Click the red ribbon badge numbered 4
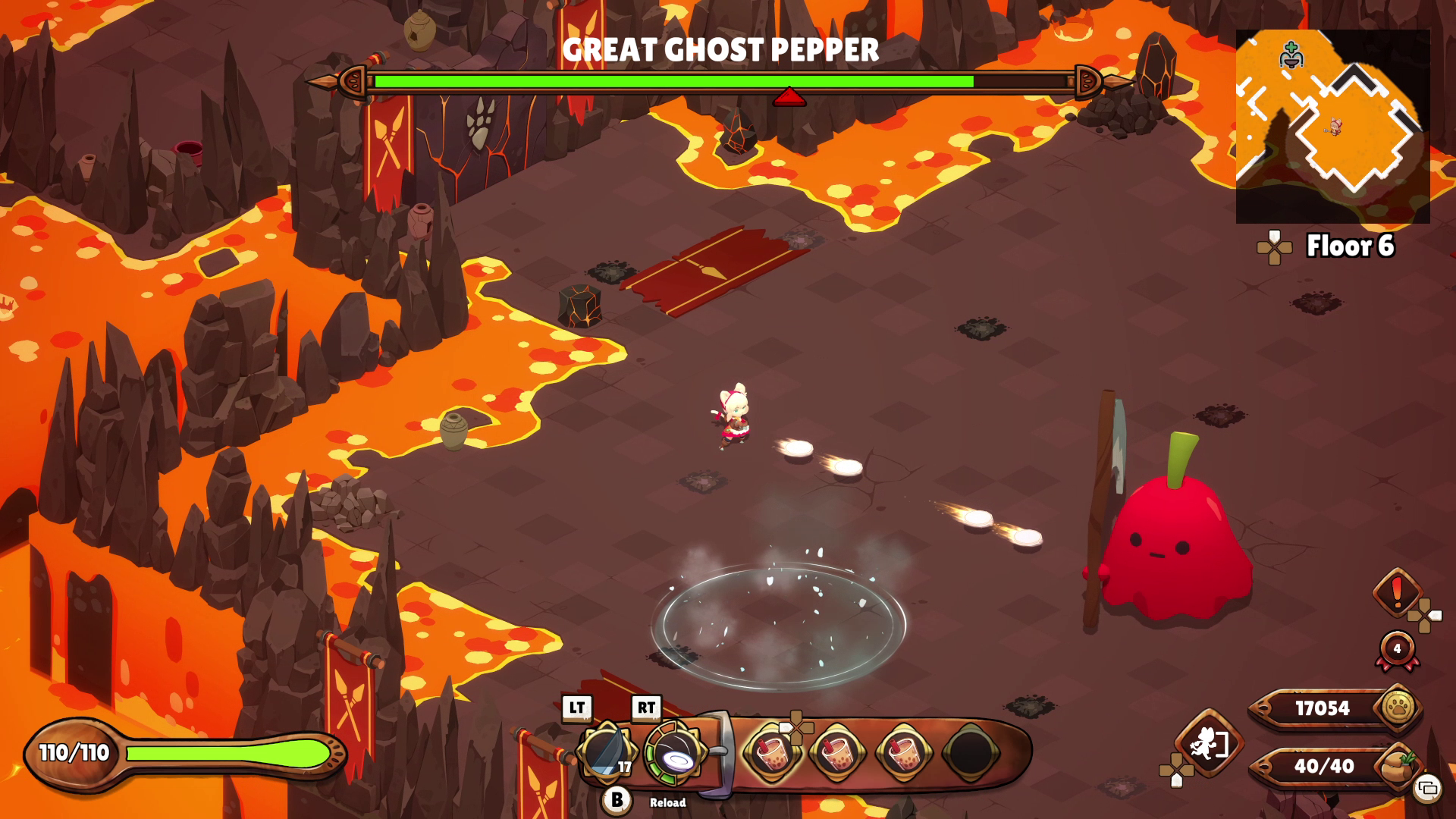 coord(1397,650)
